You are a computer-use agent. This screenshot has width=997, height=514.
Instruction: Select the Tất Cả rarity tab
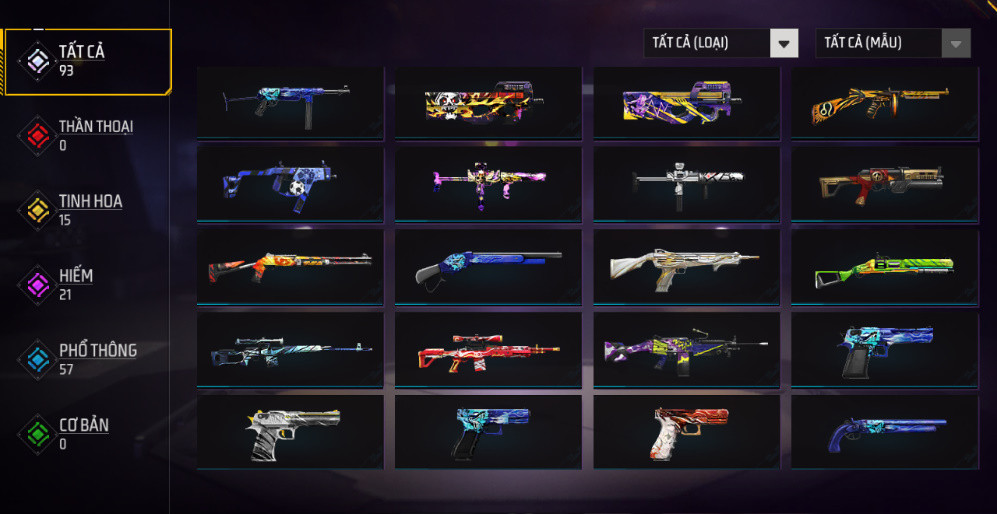(x=88, y=60)
